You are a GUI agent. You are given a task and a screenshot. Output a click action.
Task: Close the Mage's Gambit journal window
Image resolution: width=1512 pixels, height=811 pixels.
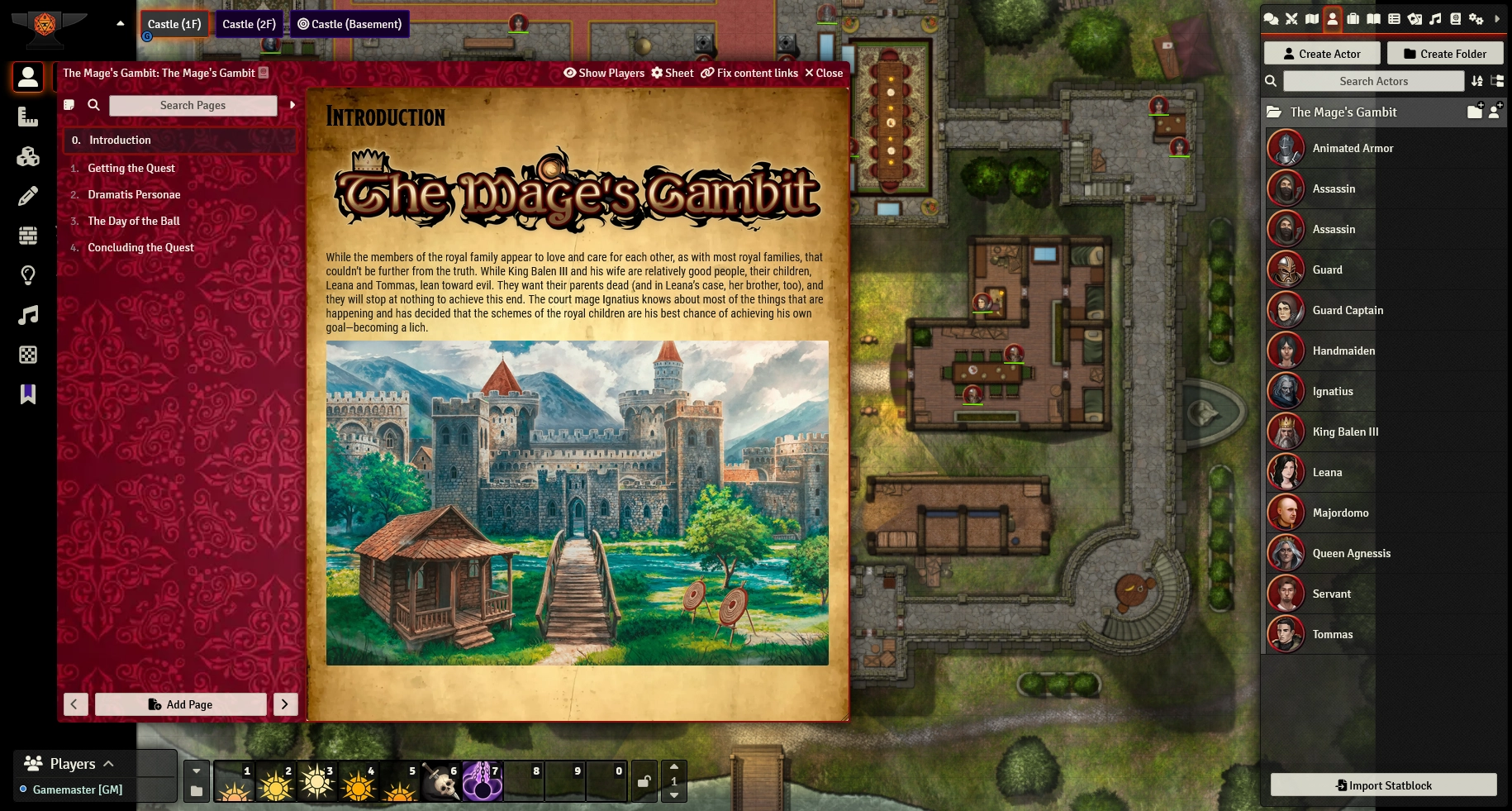point(824,73)
